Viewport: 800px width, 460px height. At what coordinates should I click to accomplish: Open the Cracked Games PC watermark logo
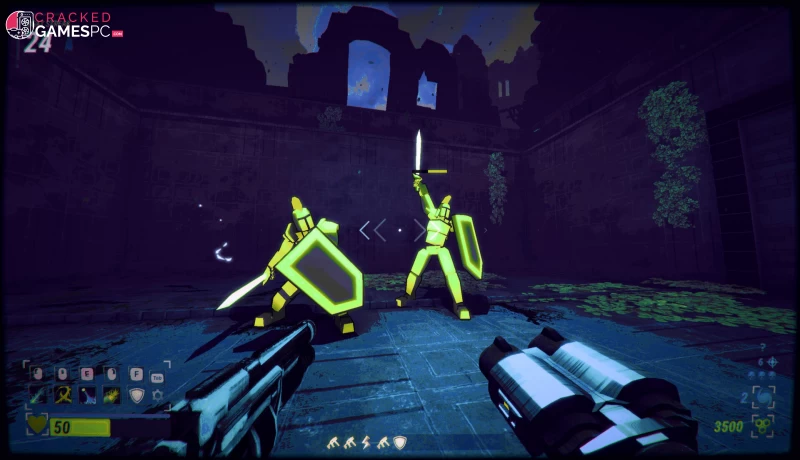pyautogui.click(x=64, y=26)
